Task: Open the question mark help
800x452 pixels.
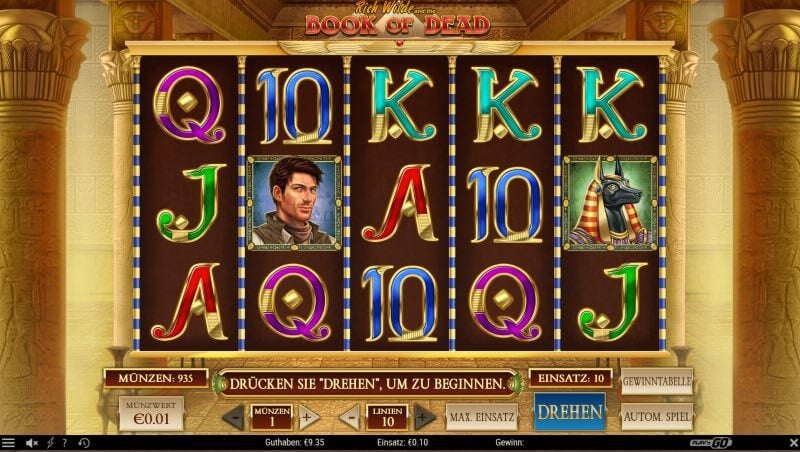Action: [65, 442]
